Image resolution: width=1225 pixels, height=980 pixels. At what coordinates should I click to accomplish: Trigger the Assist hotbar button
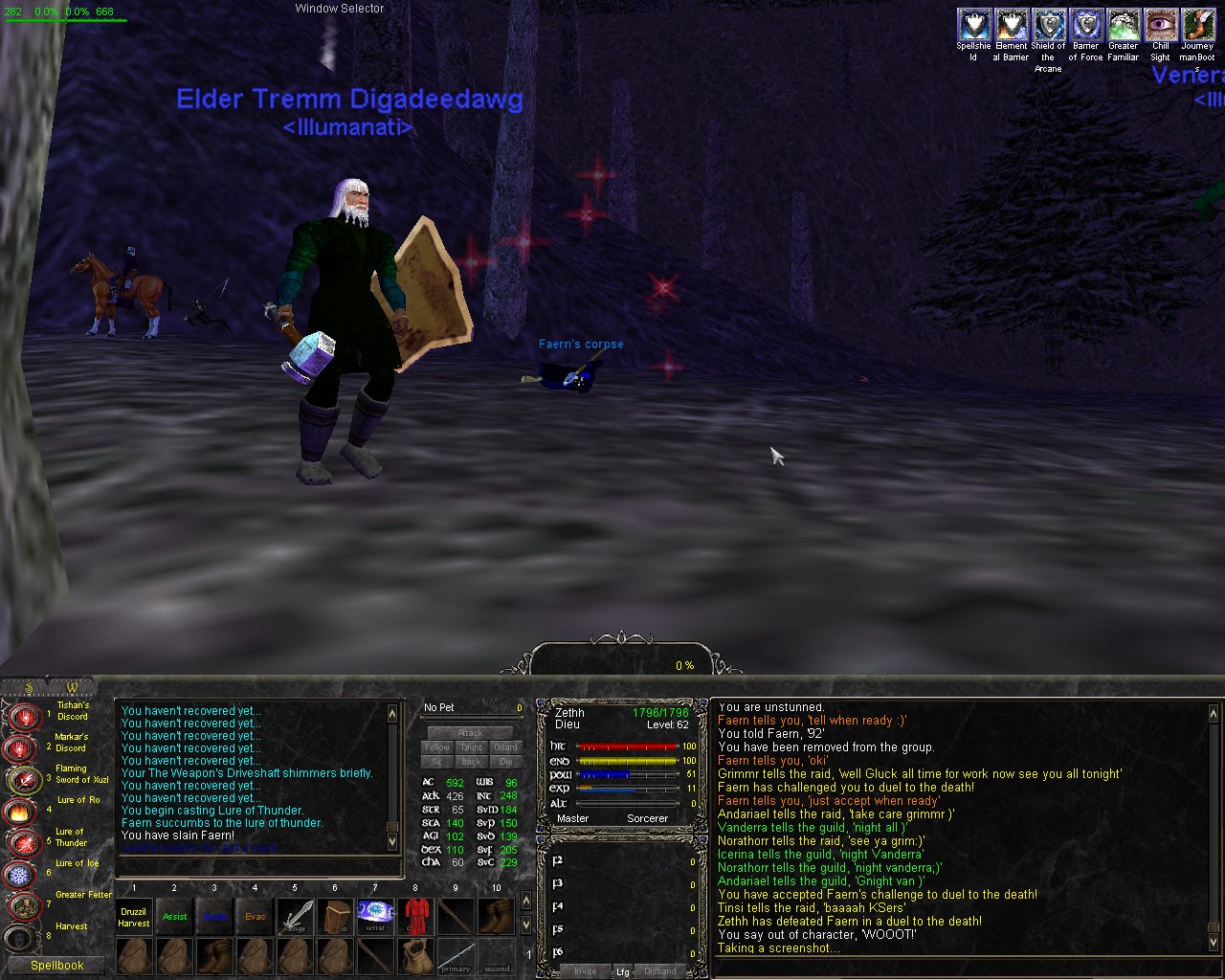click(174, 917)
